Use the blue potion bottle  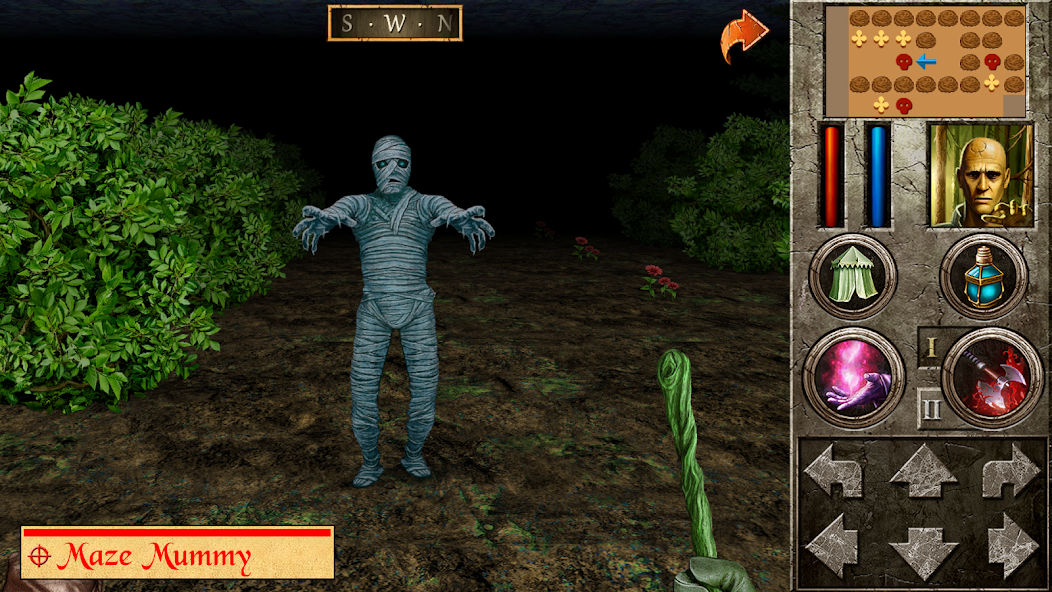coord(983,276)
